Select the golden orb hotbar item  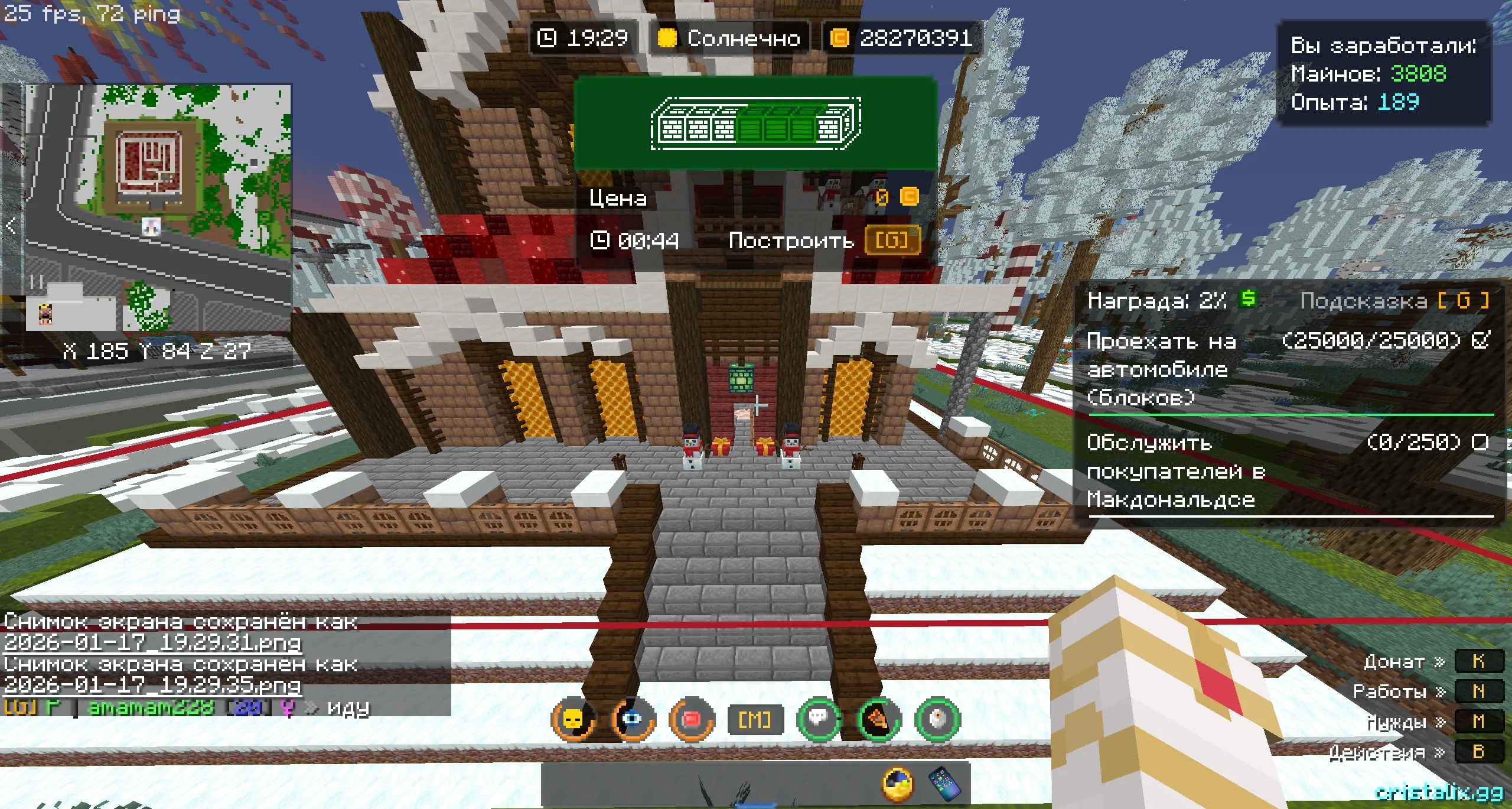tap(897, 784)
